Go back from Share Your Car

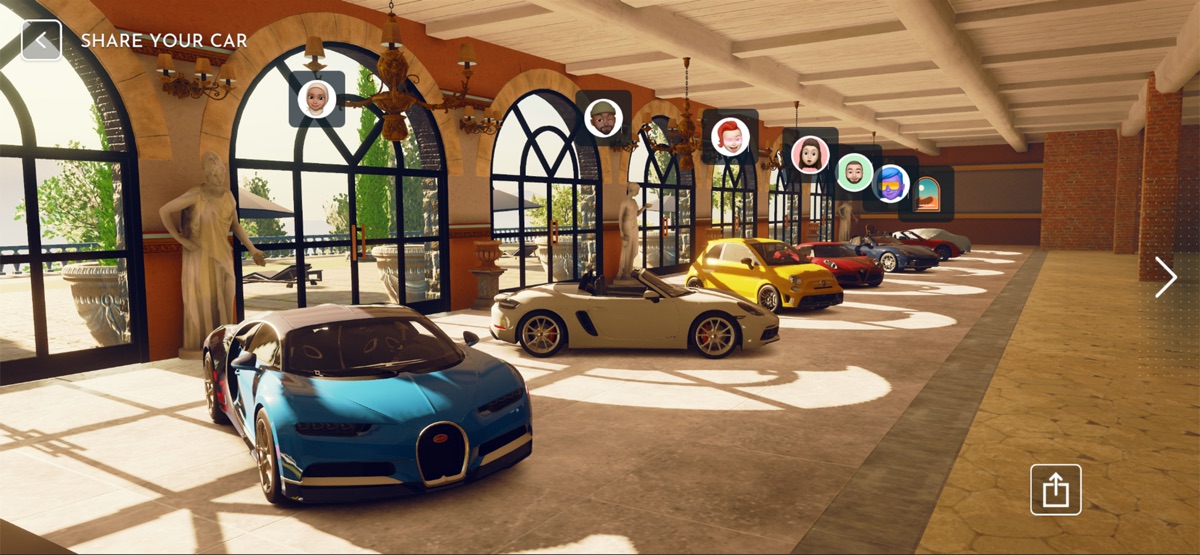click(x=41, y=41)
